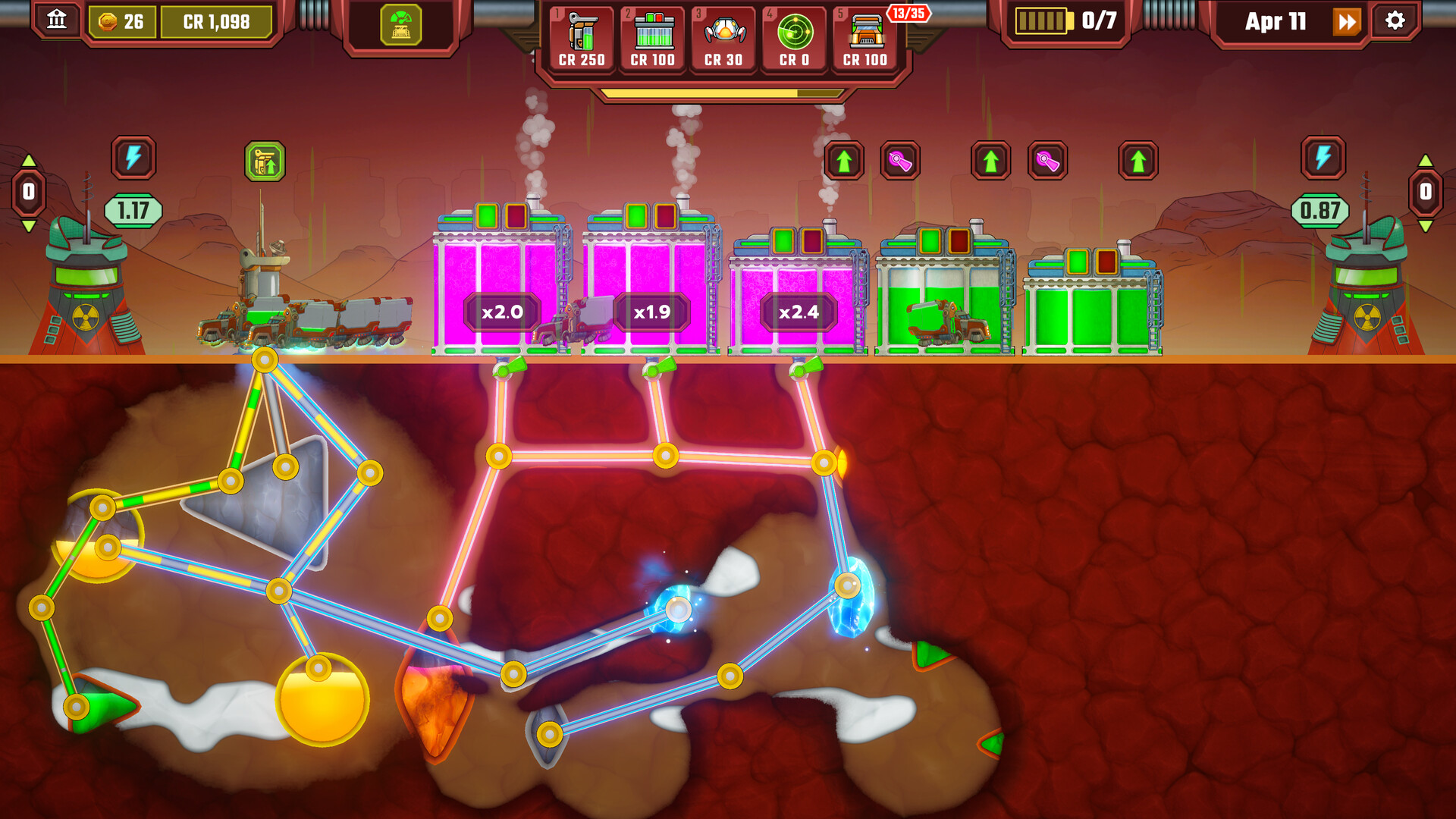The height and width of the screenshot is (819, 1456).
Task: Choose the CR 0 radar scan tool
Action: click(x=795, y=39)
